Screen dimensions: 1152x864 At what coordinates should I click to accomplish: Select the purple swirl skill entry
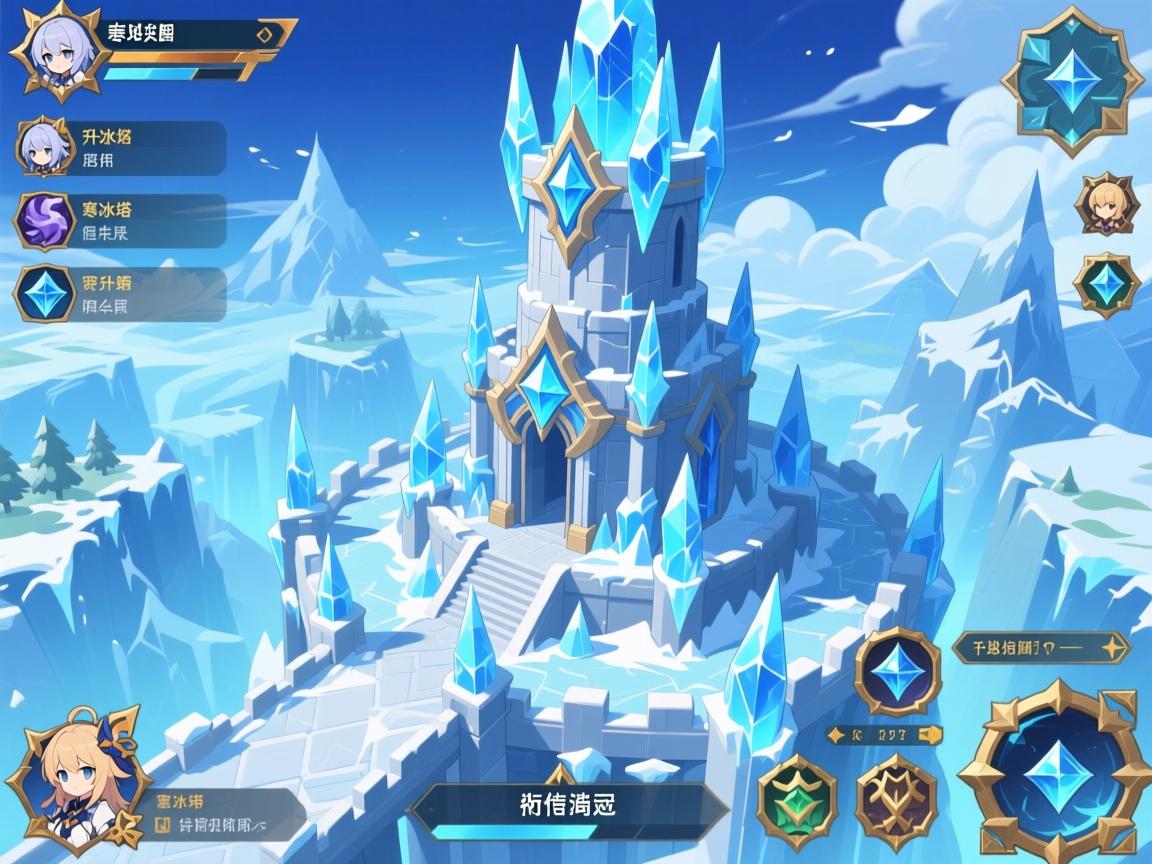point(122,221)
